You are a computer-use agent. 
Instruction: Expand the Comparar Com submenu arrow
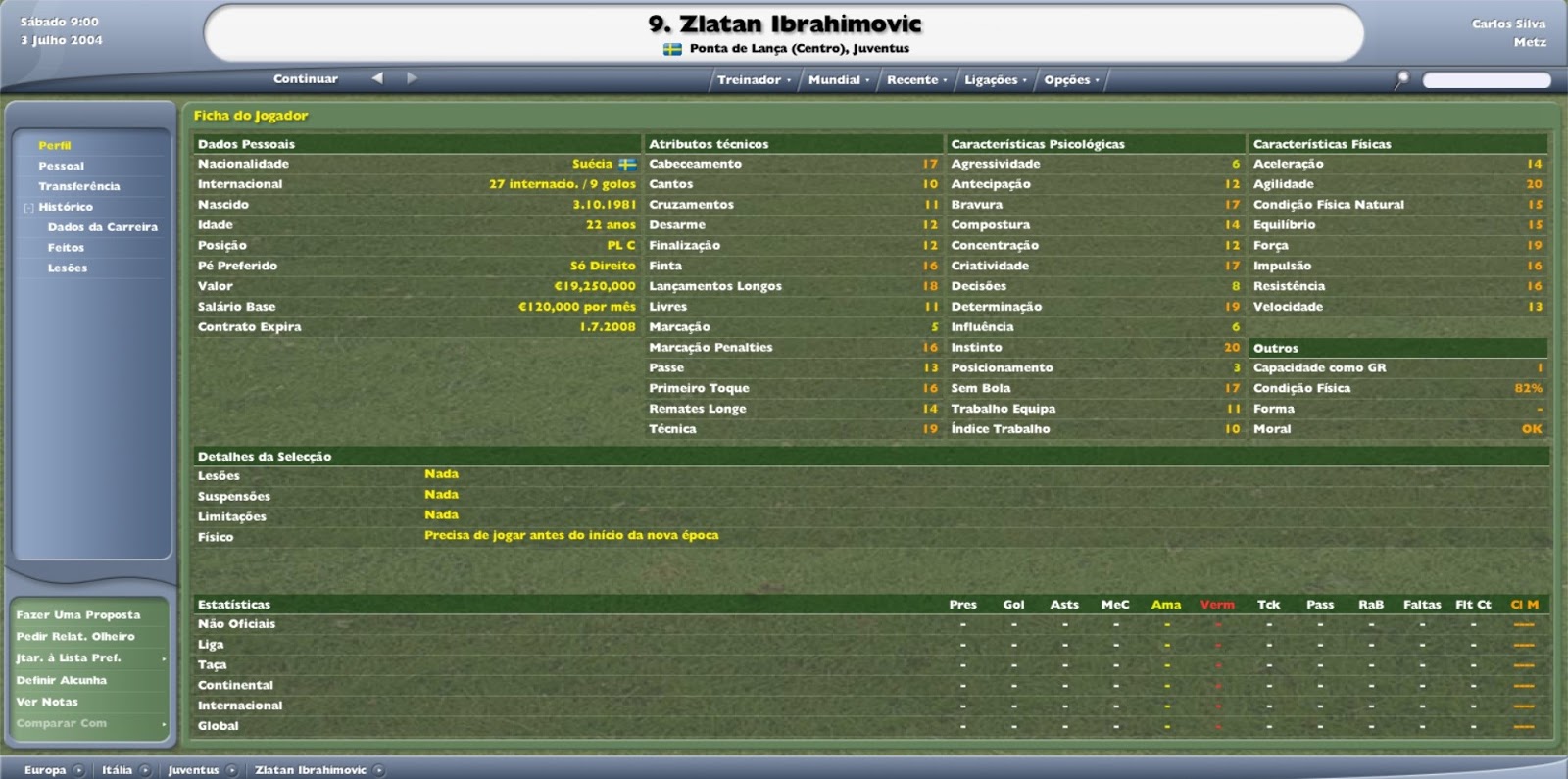pos(165,724)
